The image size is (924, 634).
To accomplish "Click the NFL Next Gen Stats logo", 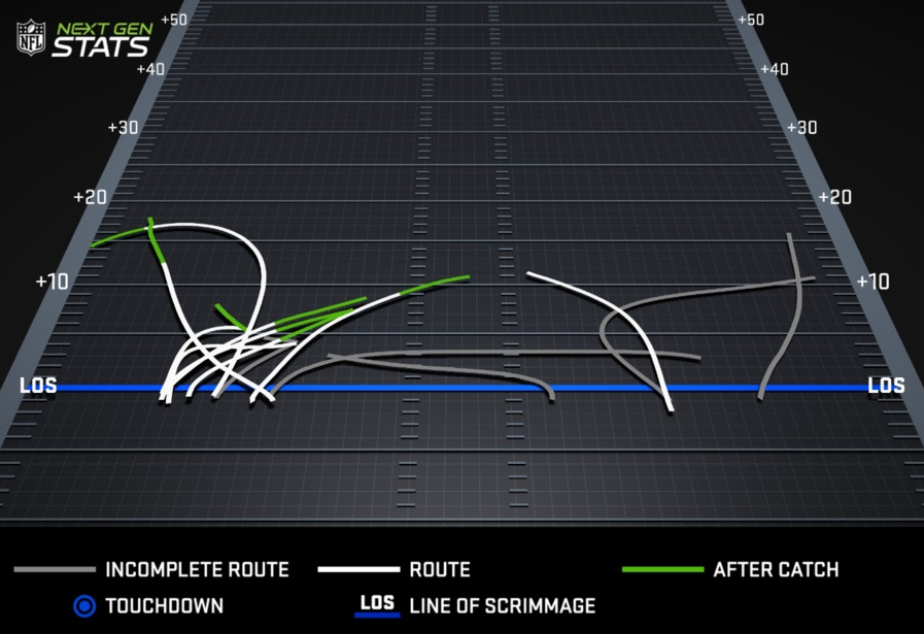I will tap(85, 38).
